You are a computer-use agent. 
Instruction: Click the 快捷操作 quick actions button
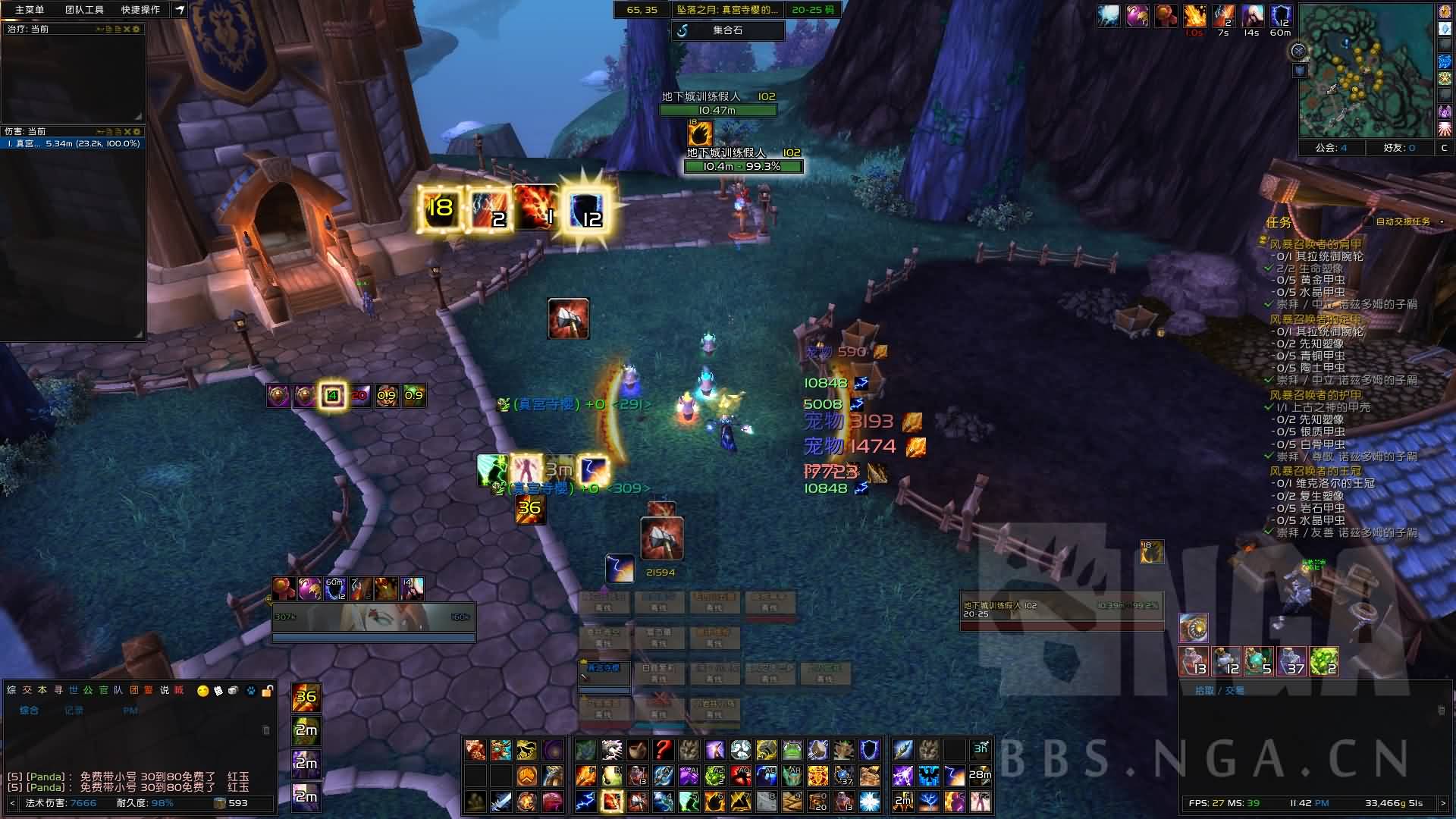pyautogui.click(x=140, y=10)
